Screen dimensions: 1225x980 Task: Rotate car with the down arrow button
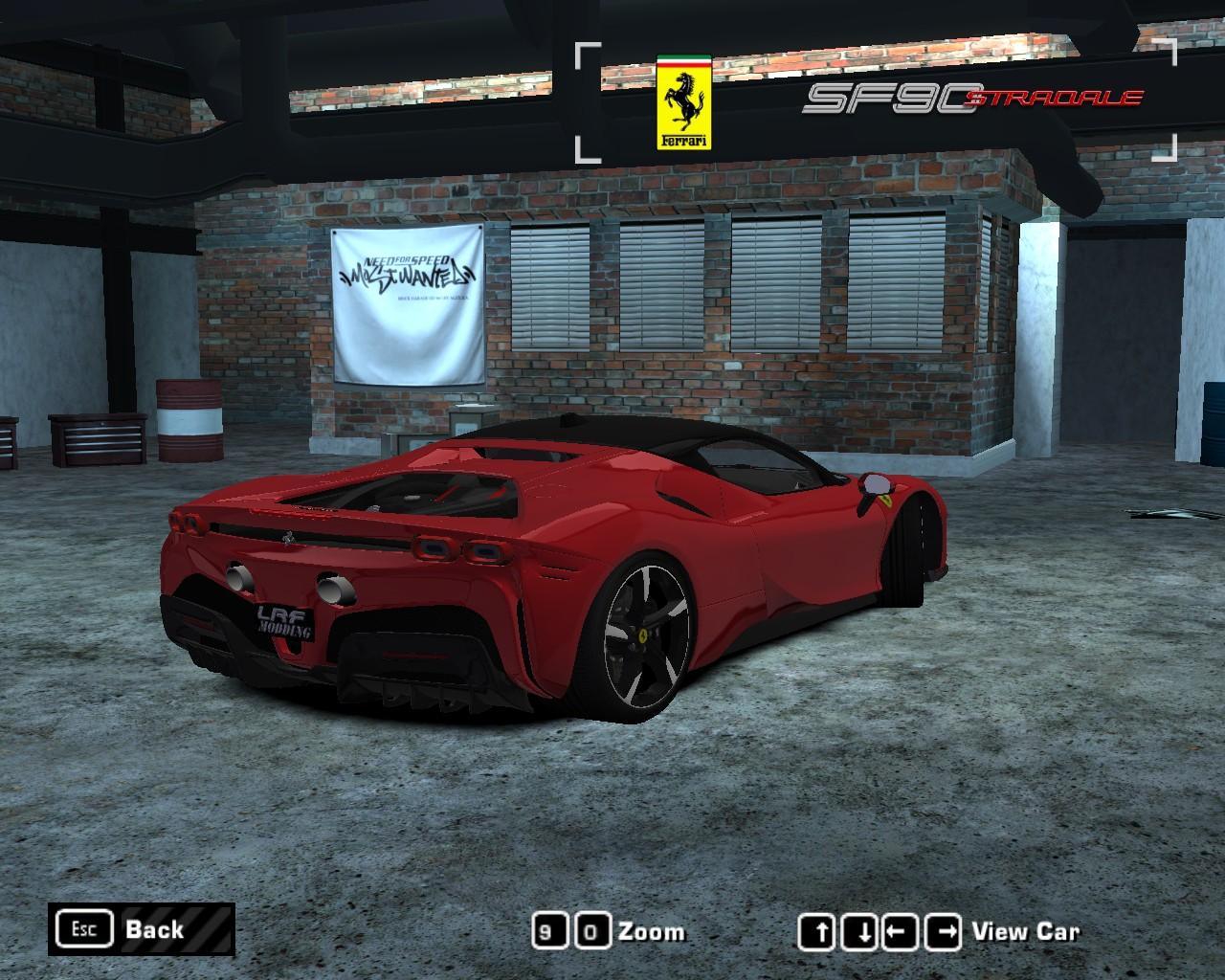point(864,932)
